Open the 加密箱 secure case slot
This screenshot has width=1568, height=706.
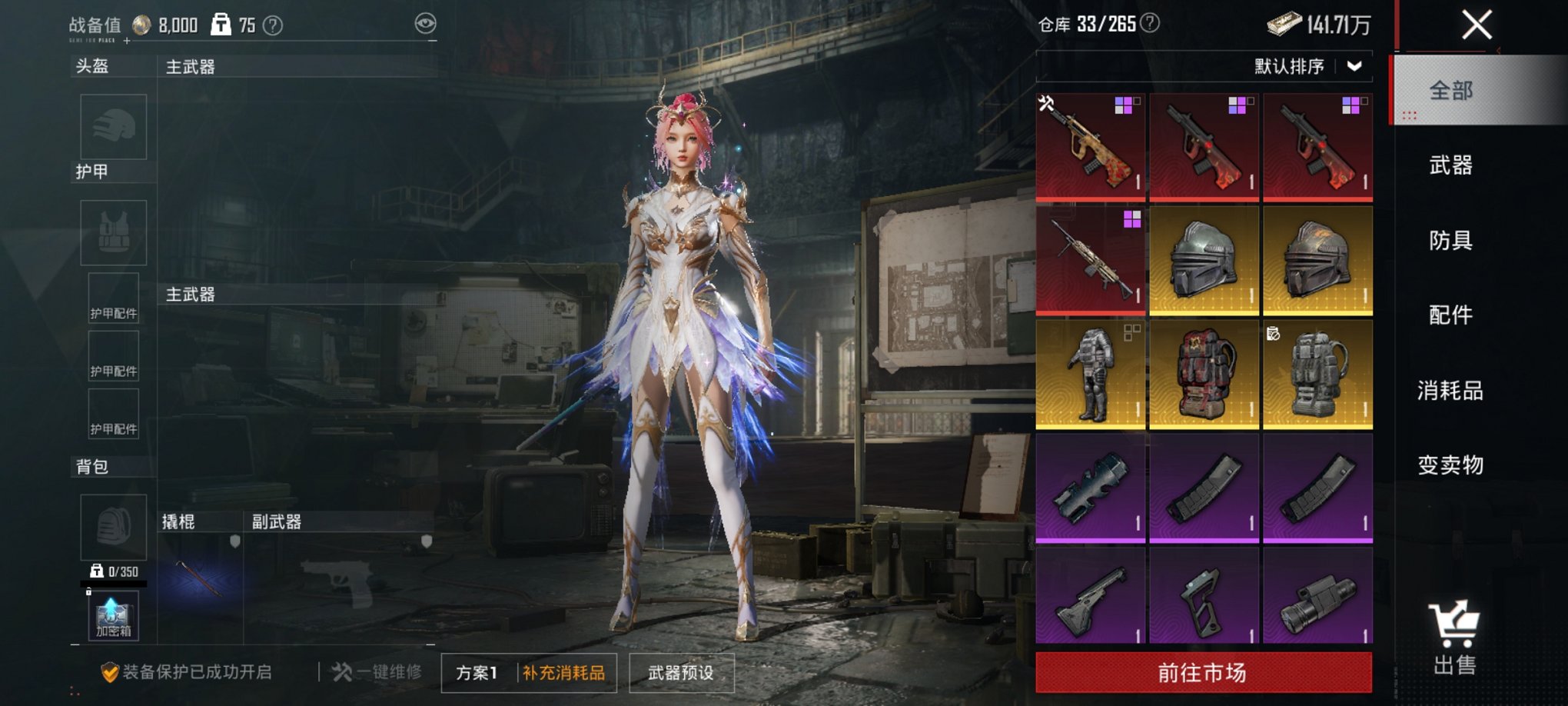113,616
